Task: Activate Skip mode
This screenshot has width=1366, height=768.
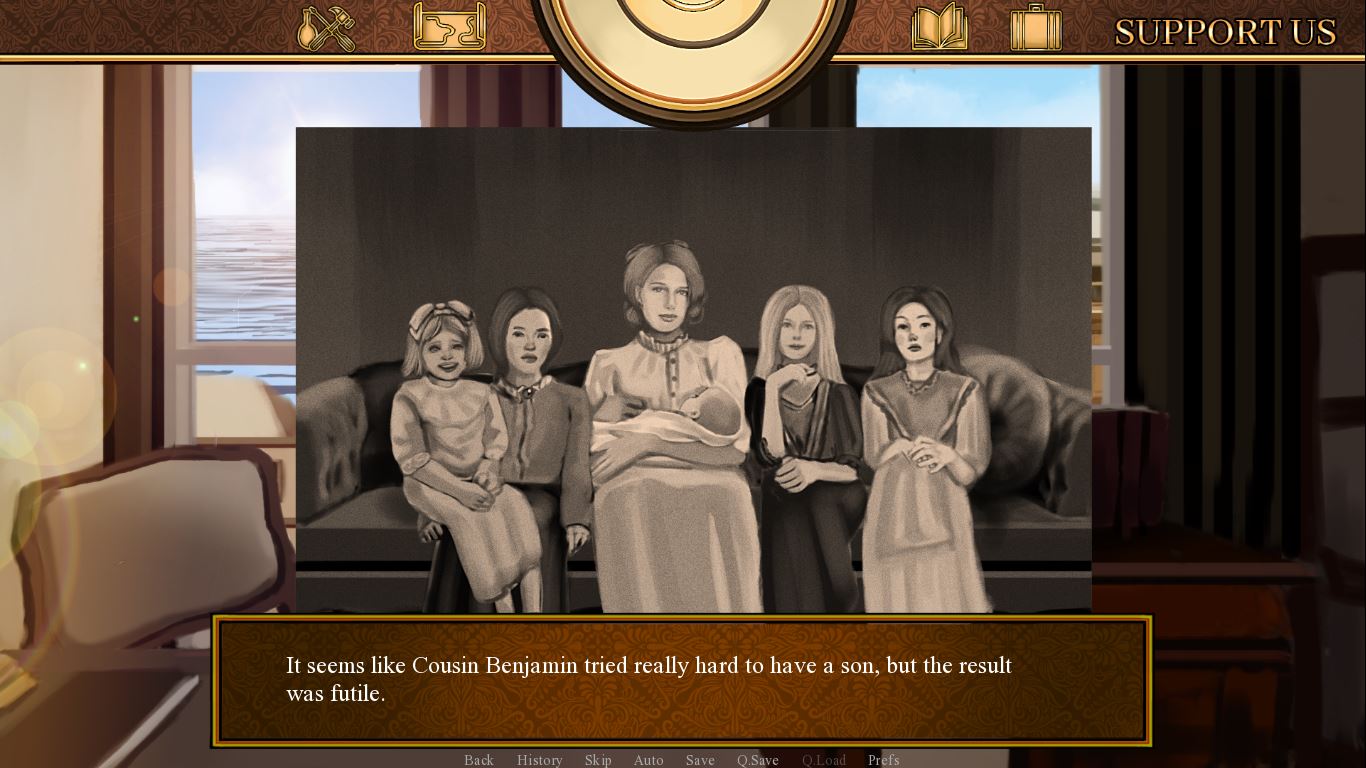Action: click(598, 760)
